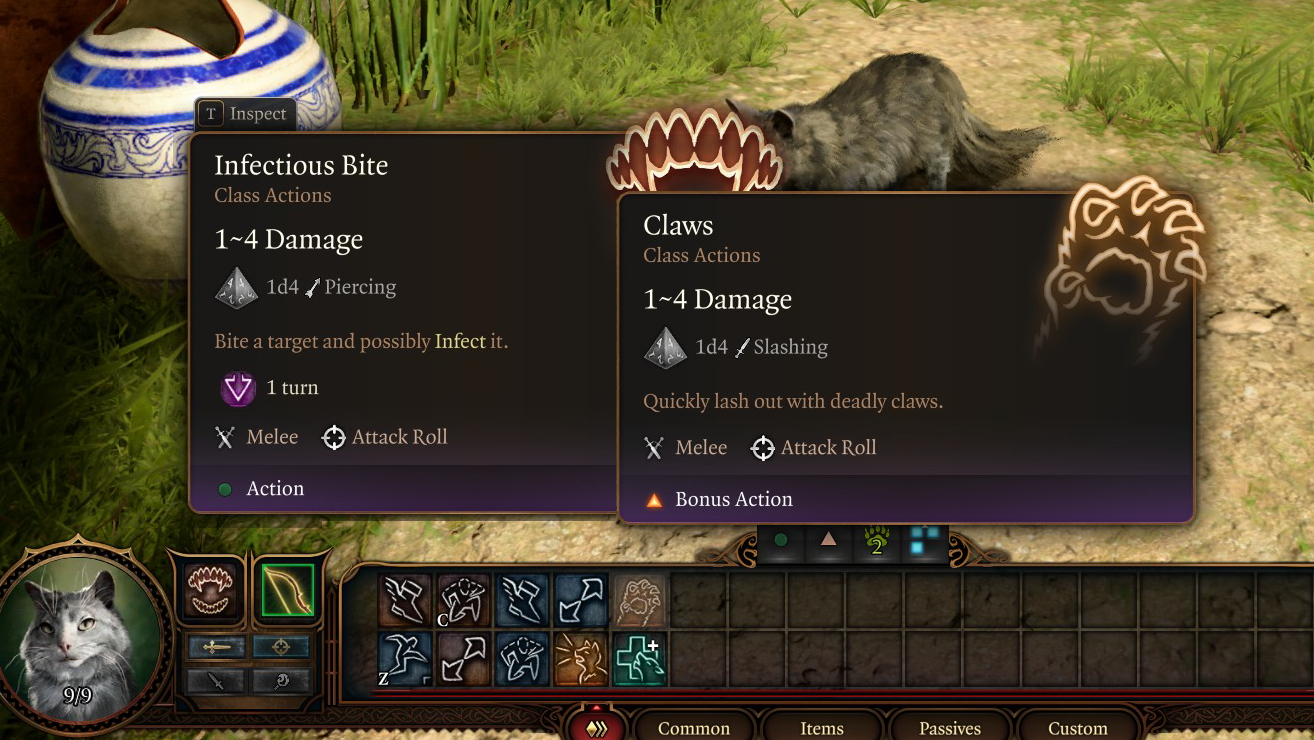1314x740 pixels.
Task: Click the grey dagger button below the sword
Action: coord(216,682)
